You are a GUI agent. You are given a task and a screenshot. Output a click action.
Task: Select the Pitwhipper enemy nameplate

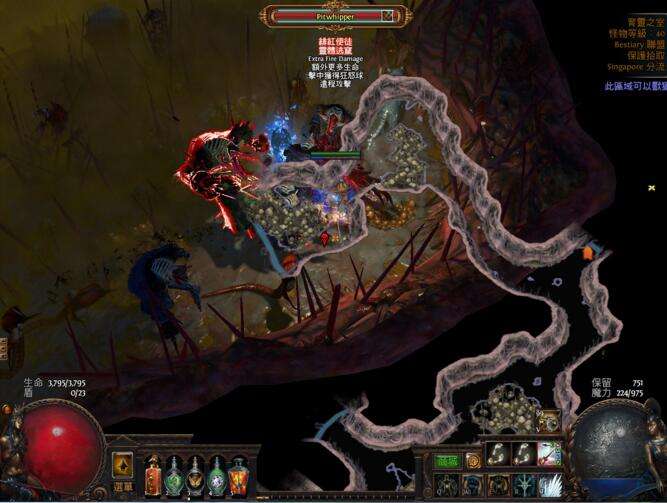tap(334, 16)
